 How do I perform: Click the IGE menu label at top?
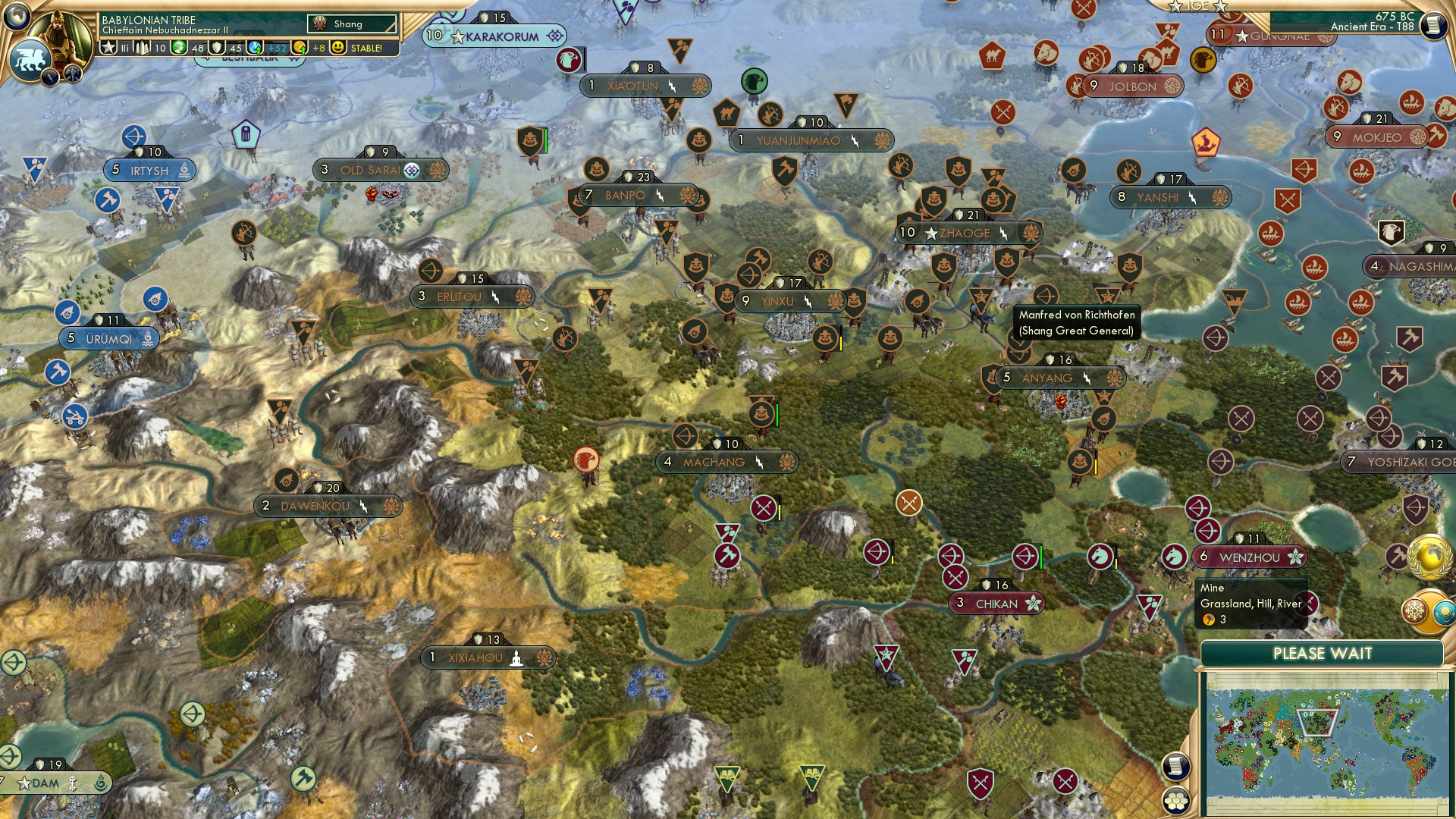click(1197, 6)
